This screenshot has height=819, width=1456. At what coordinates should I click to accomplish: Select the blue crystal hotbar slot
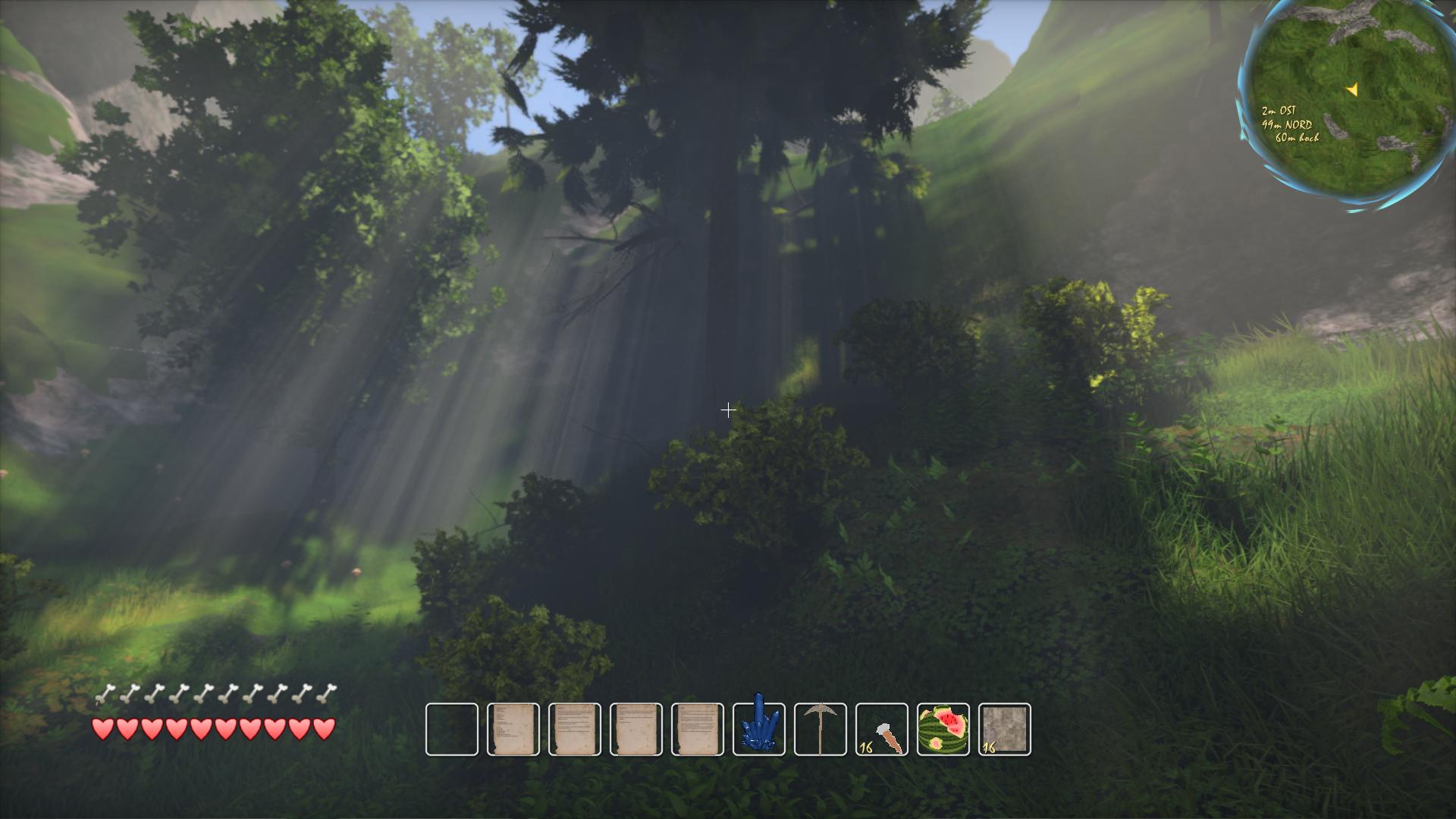(x=759, y=729)
